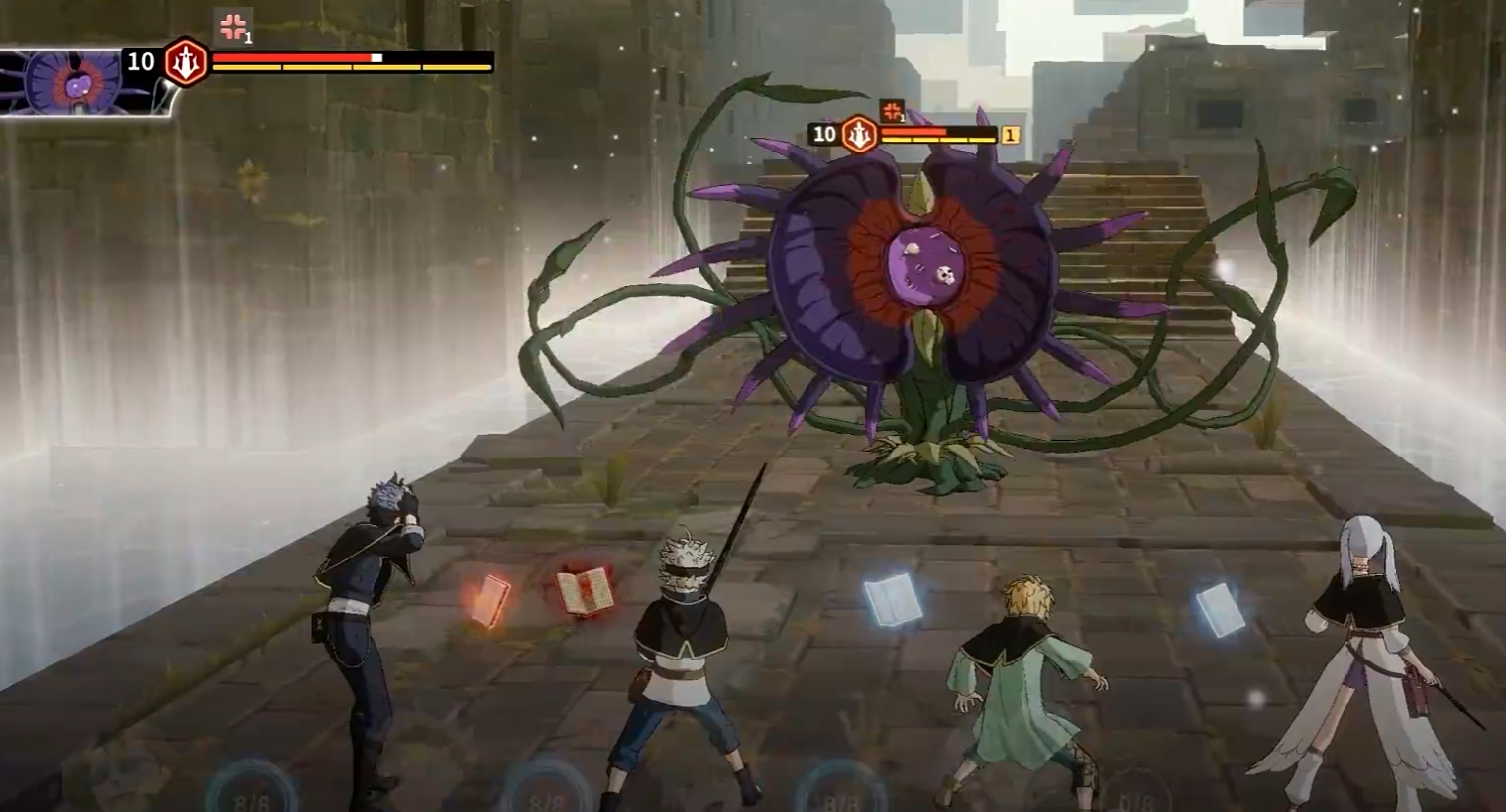1506x812 pixels.
Task: Select the flower boss portrait thumbnail
Action: [74, 81]
